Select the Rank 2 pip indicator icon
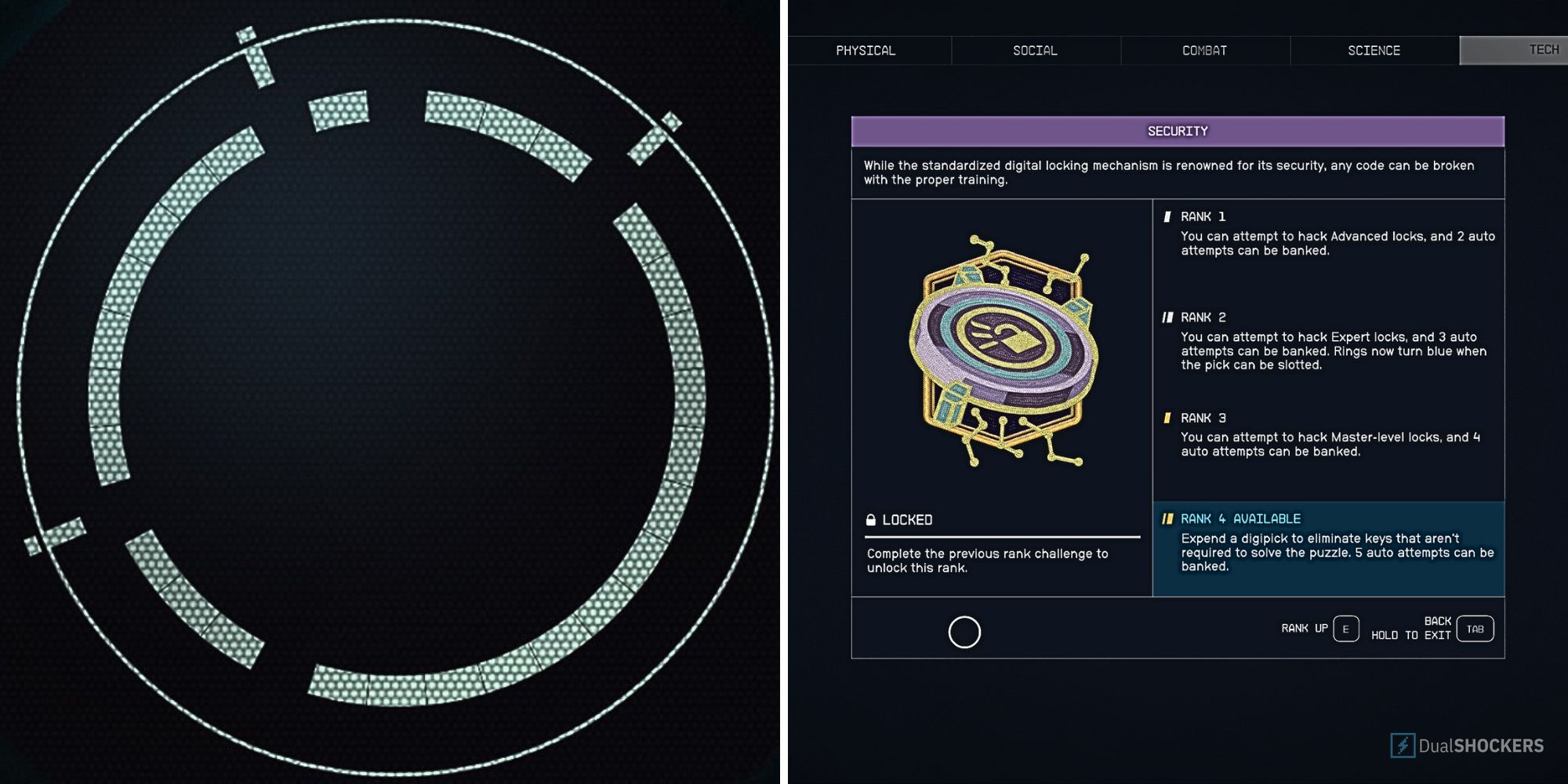Screen dimensions: 1568x784 pyautogui.click(x=1170, y=317)
